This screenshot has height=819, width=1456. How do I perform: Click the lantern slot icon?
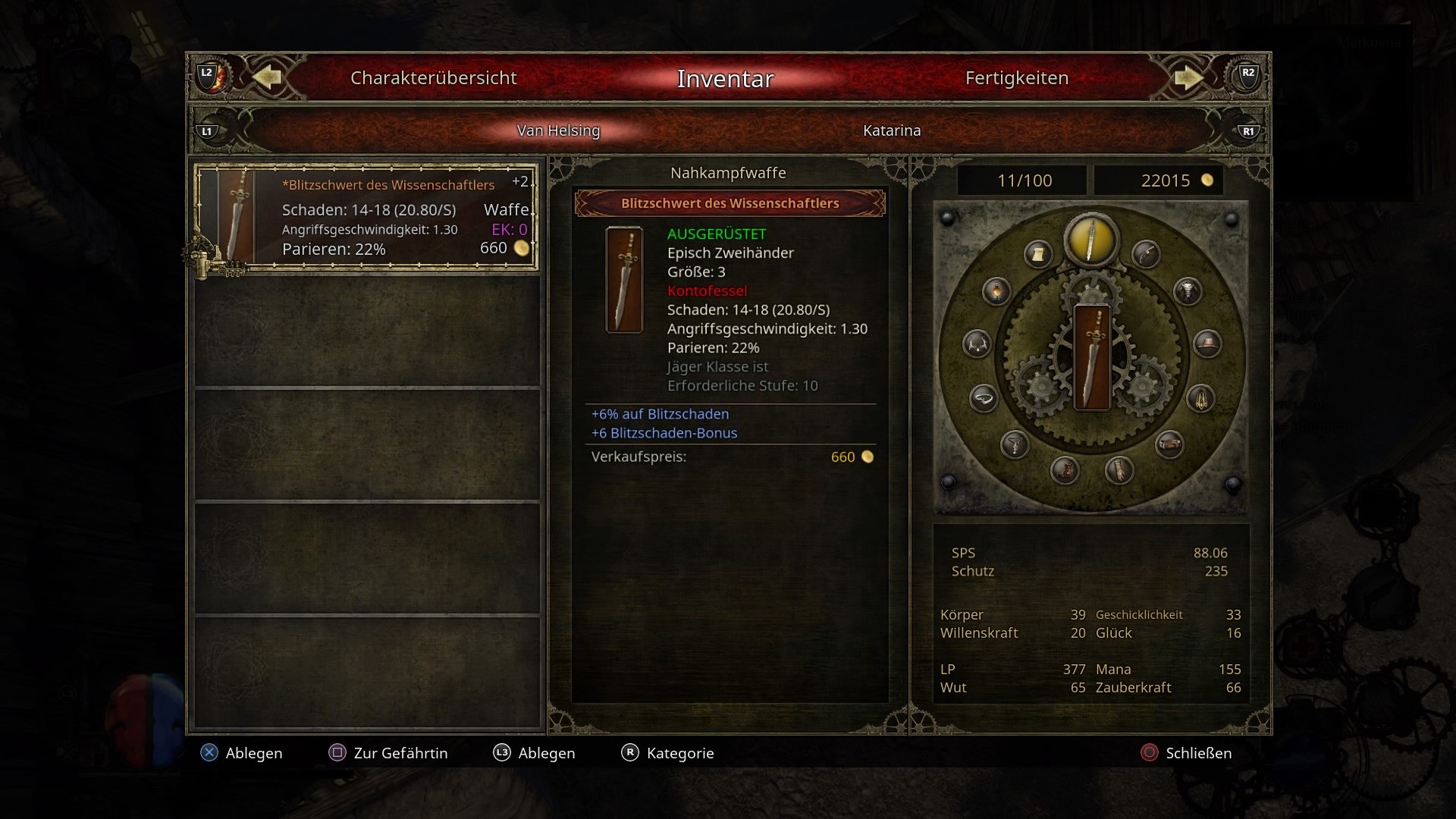(996, 291)
